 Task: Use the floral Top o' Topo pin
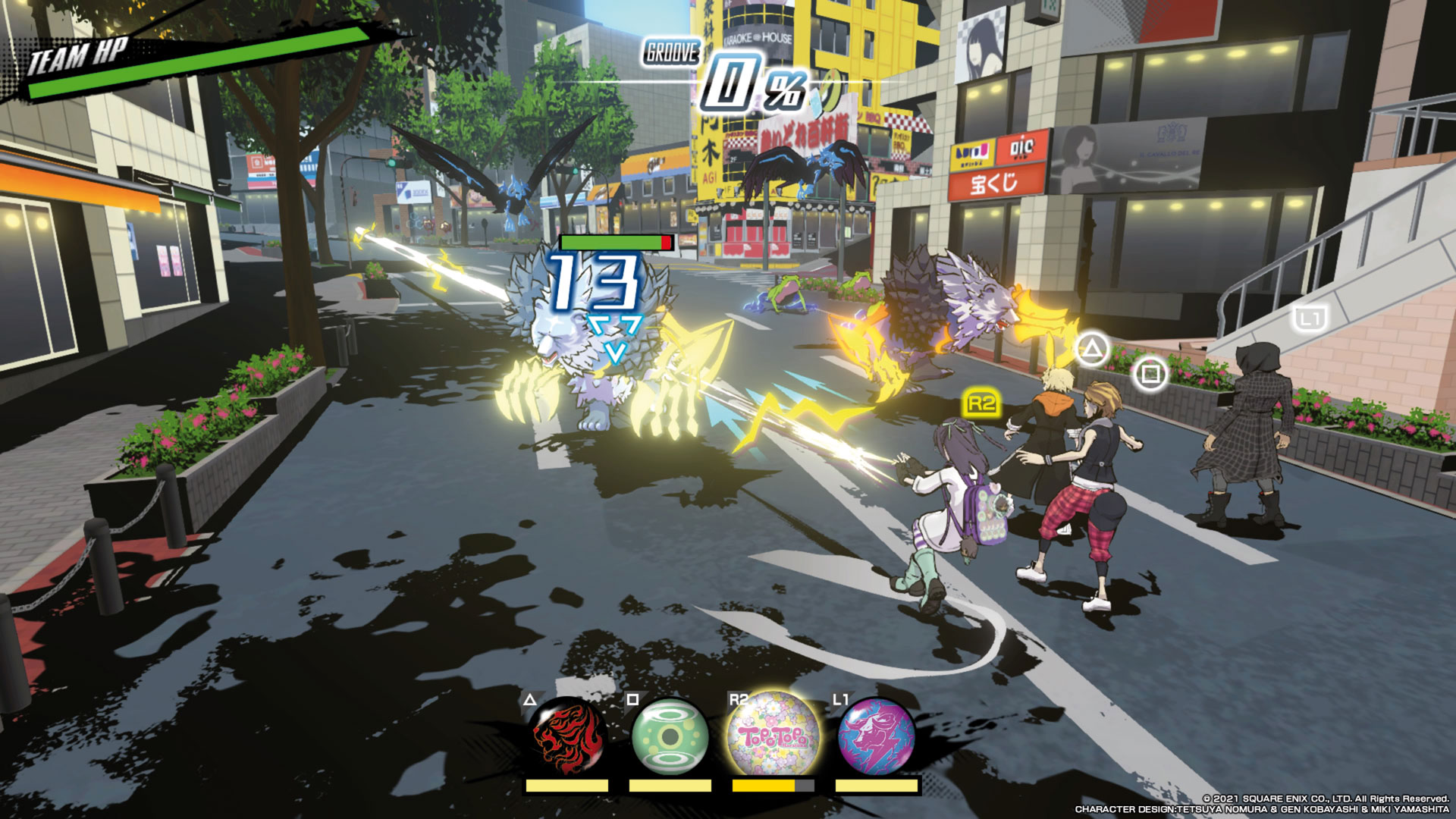(x=772, y=736)
